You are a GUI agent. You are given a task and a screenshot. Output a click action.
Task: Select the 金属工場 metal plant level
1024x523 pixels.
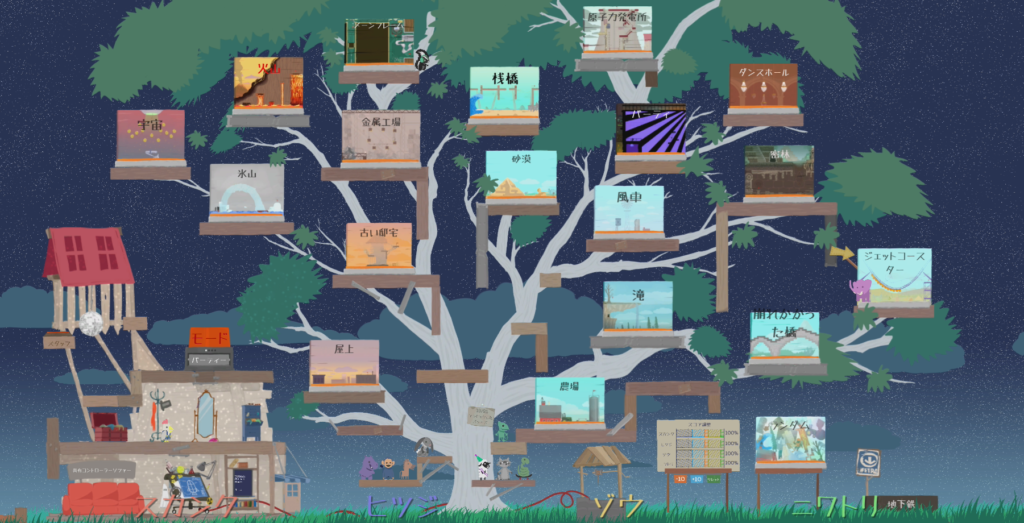(x=381, y=138)
